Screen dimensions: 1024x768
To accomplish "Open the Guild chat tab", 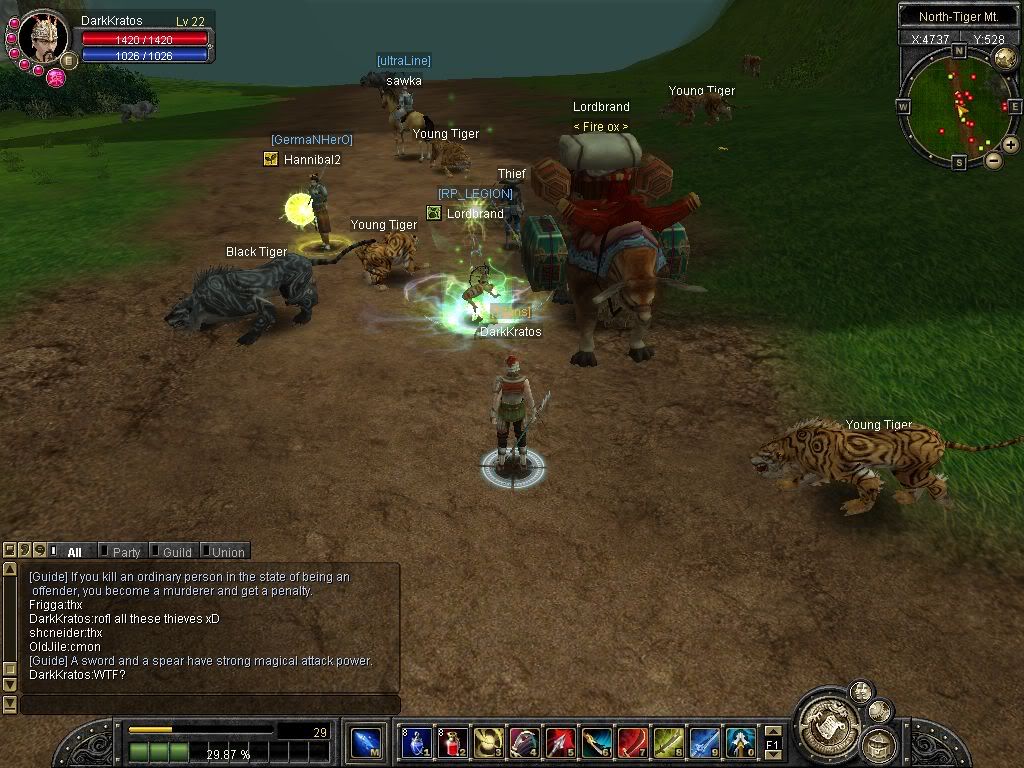I will click(176, 552).
